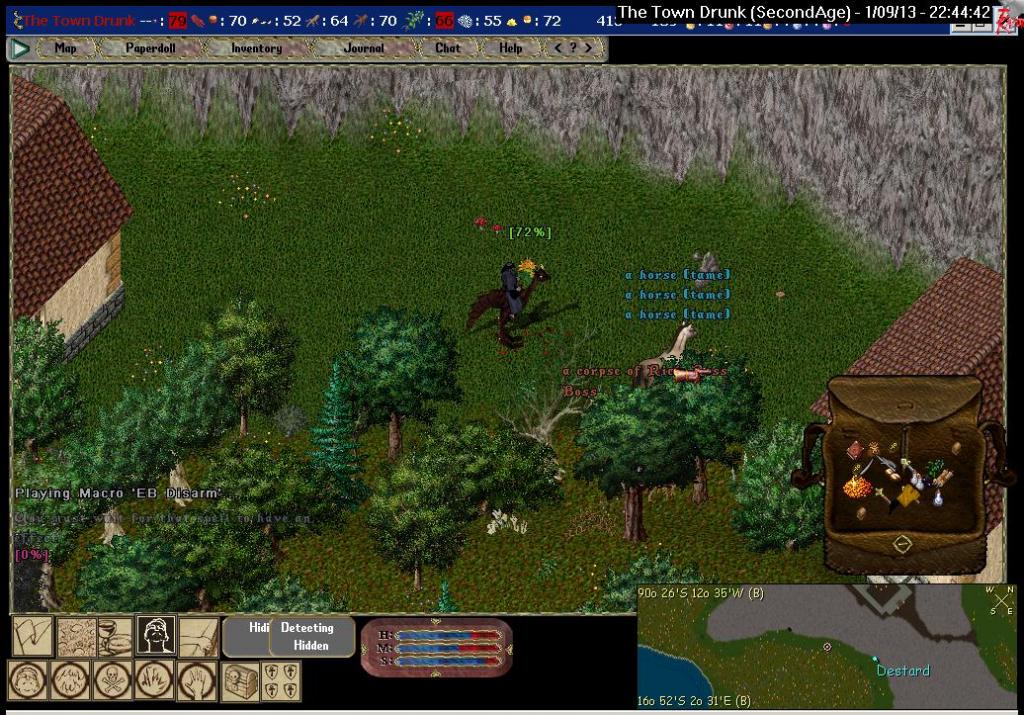Select the green reagent herb in backpack
This screenshot has height=715, width=1024.
coord(937,467)
